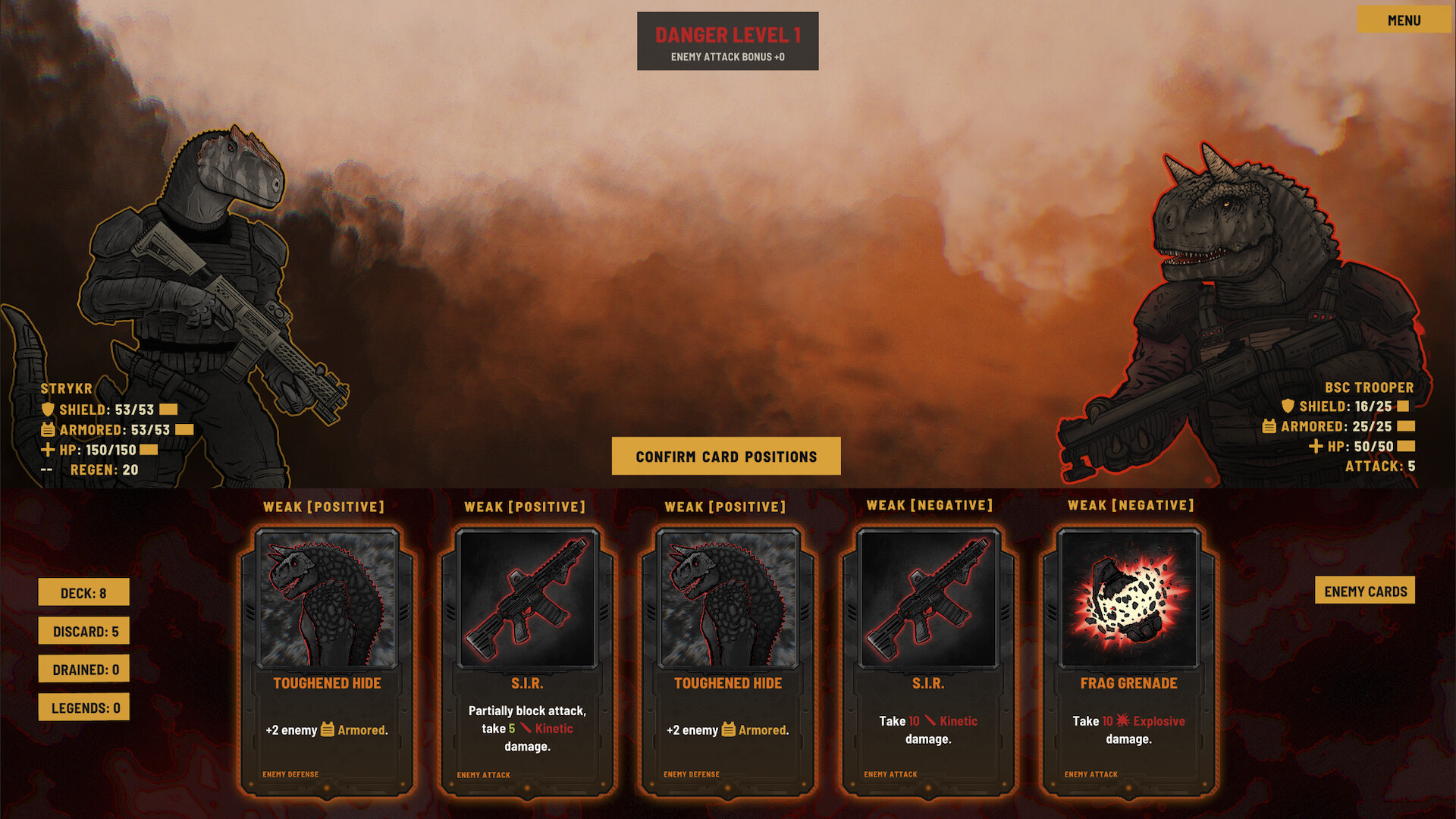View the Enemy Cards
The height and width of the screenshot is (819, 1456).
[x=1364, y=591]
